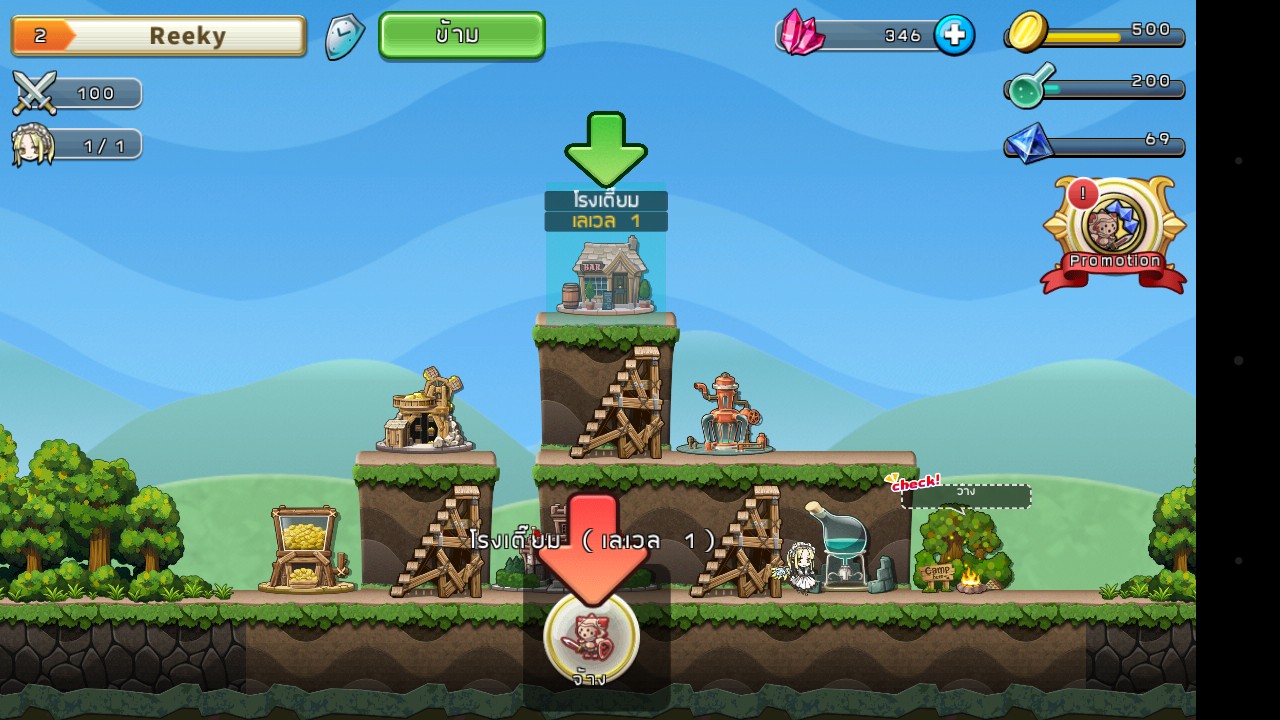Tap the blue clock shield icon
Screen dimensions: 1280x720
point(345,36)
